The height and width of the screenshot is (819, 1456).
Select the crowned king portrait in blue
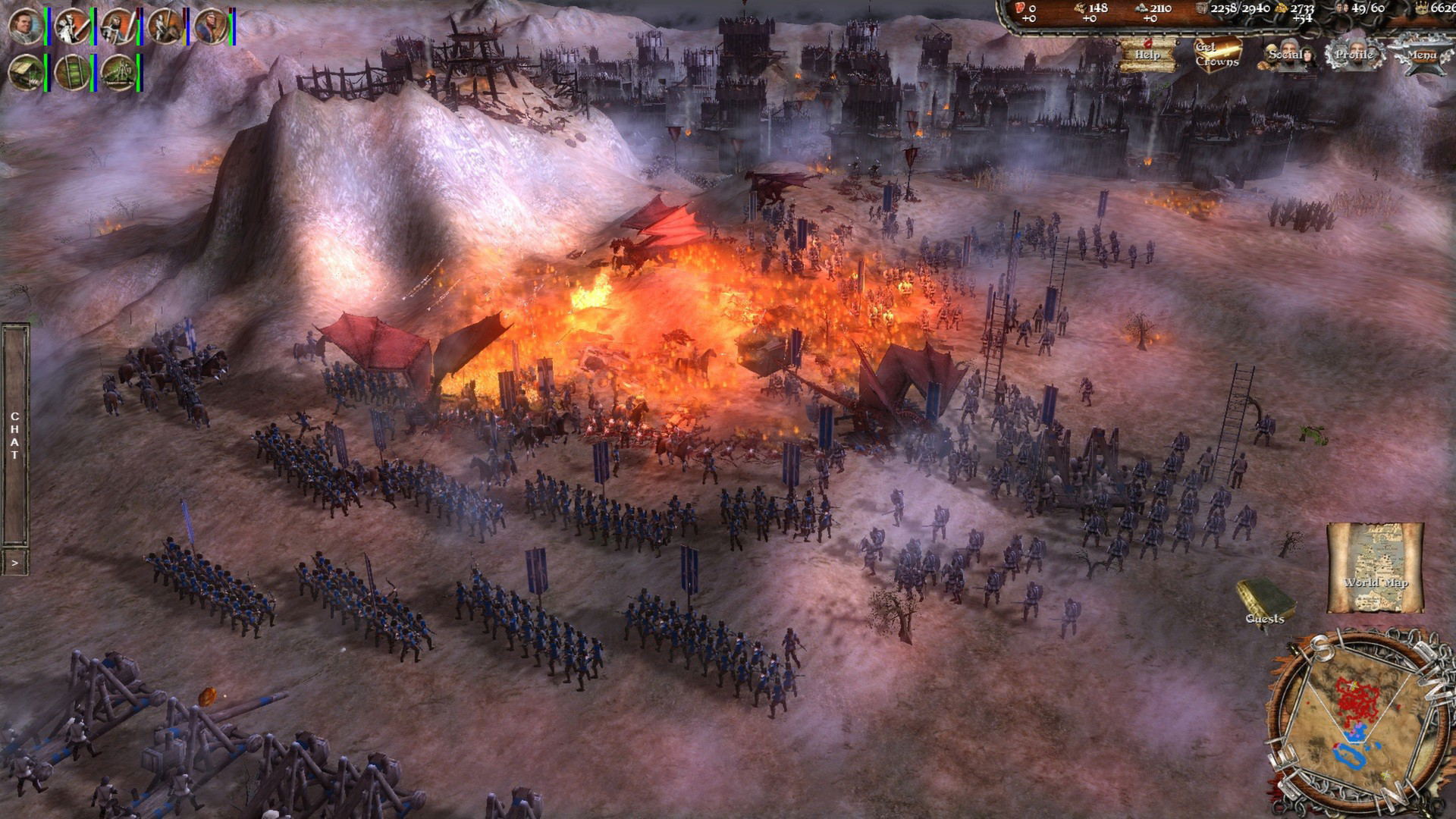click(x=212, y=26)
